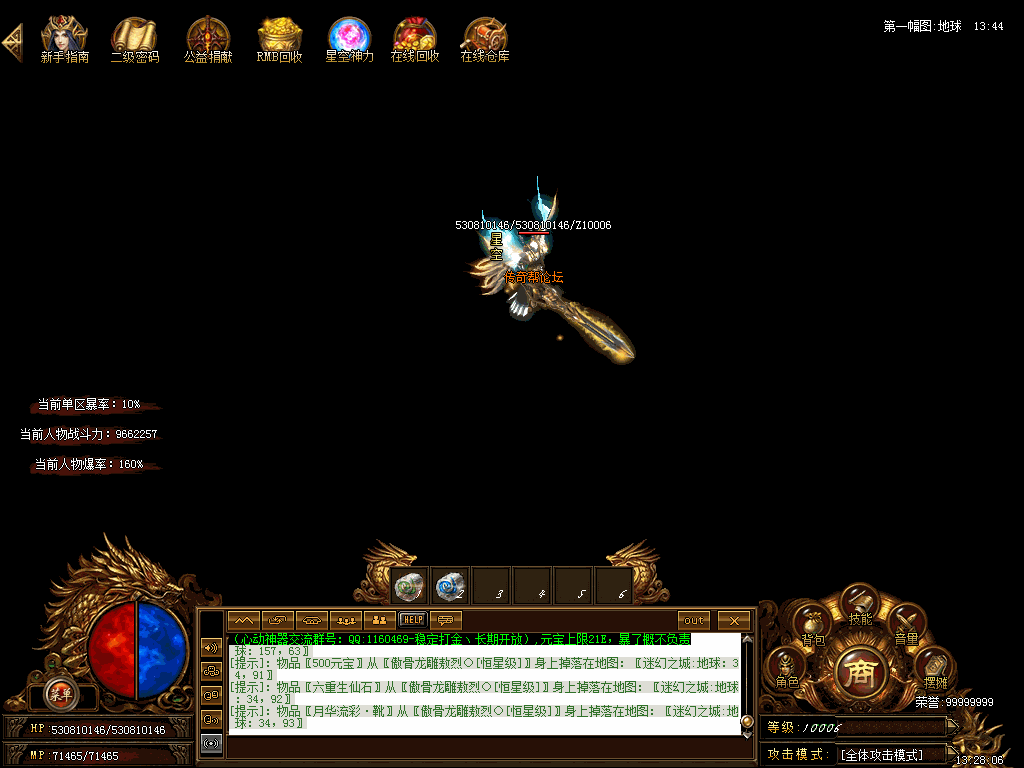This screenshot has width=1024, height=768.
Task: Close the game with the X button
Action: [734, 620]
